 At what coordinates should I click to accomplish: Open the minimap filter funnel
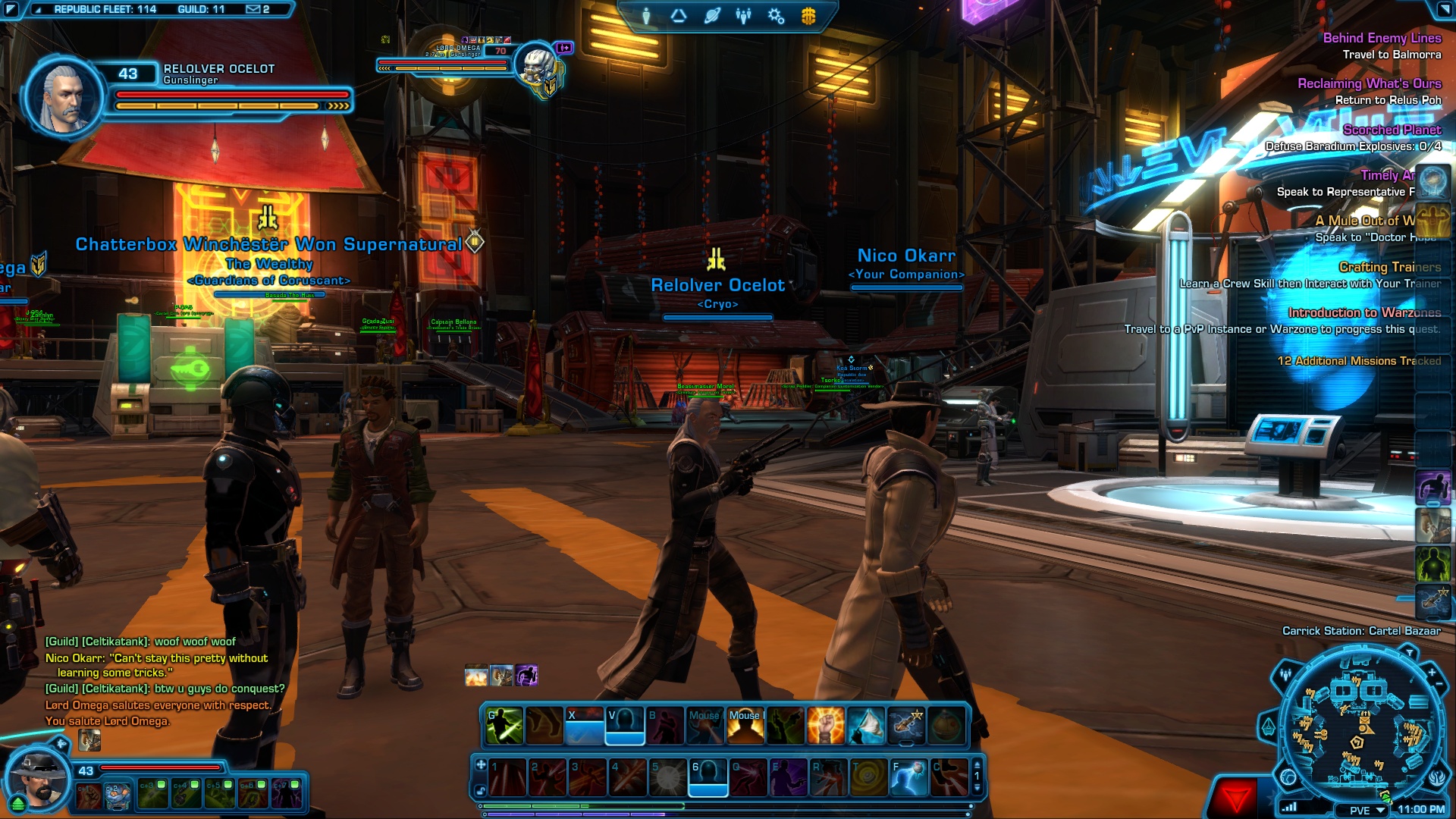1409,653
